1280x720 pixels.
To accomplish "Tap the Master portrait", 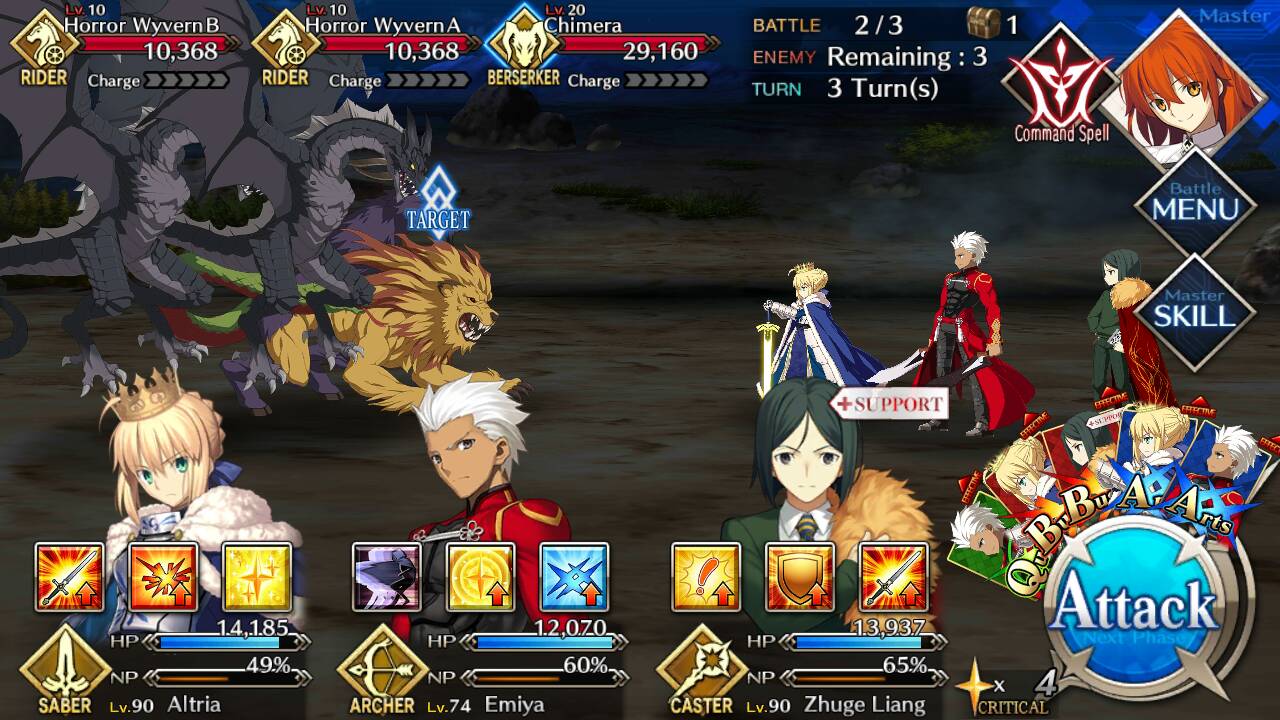I will pos(1188,85).
